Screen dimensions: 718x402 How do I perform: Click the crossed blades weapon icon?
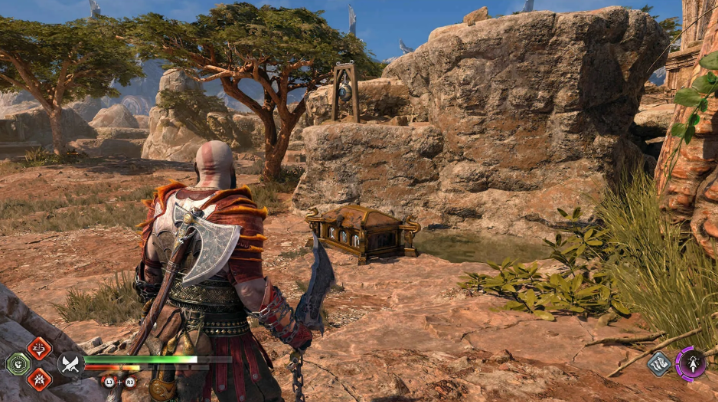tap(69, 364)
